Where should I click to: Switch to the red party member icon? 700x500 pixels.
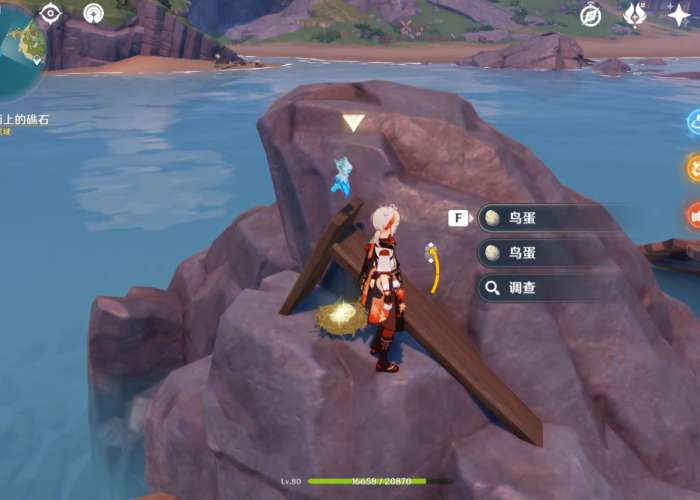coord(693,214)
